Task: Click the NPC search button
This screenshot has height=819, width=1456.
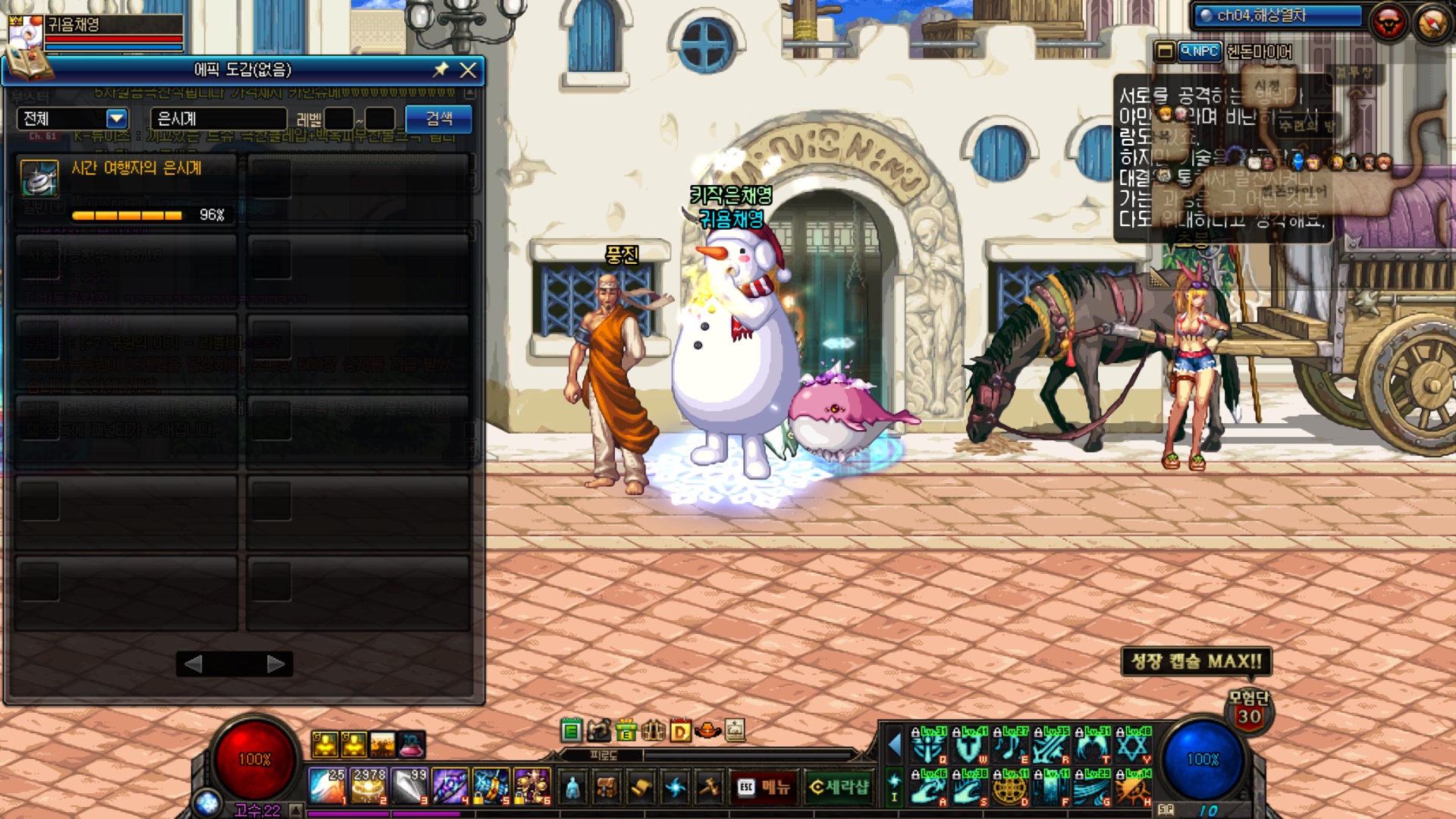Action: pyautogui.click(x=1200, y=52)
